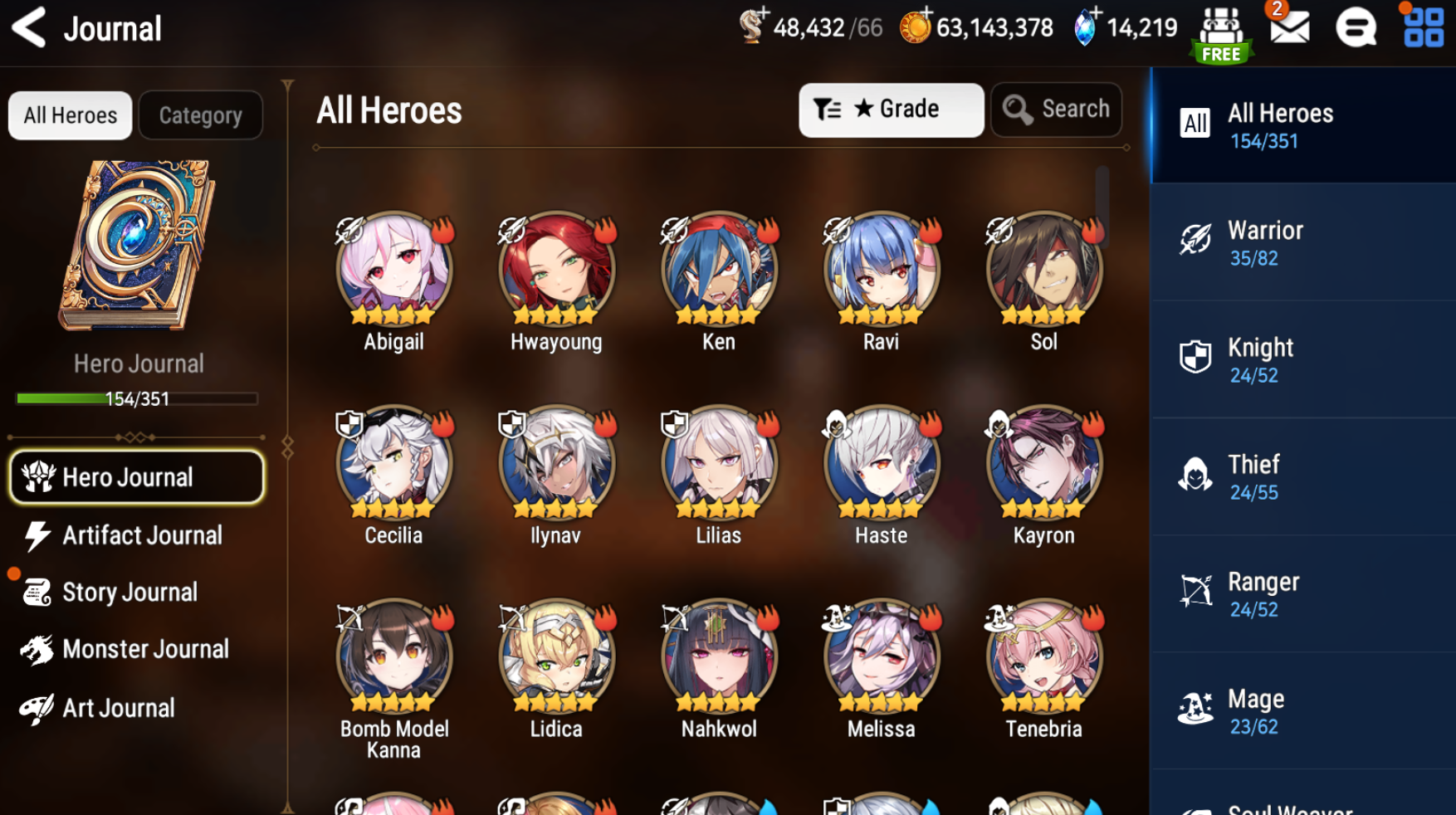
Task: Open the Story Journal
Action: click(x=129, y=593)
